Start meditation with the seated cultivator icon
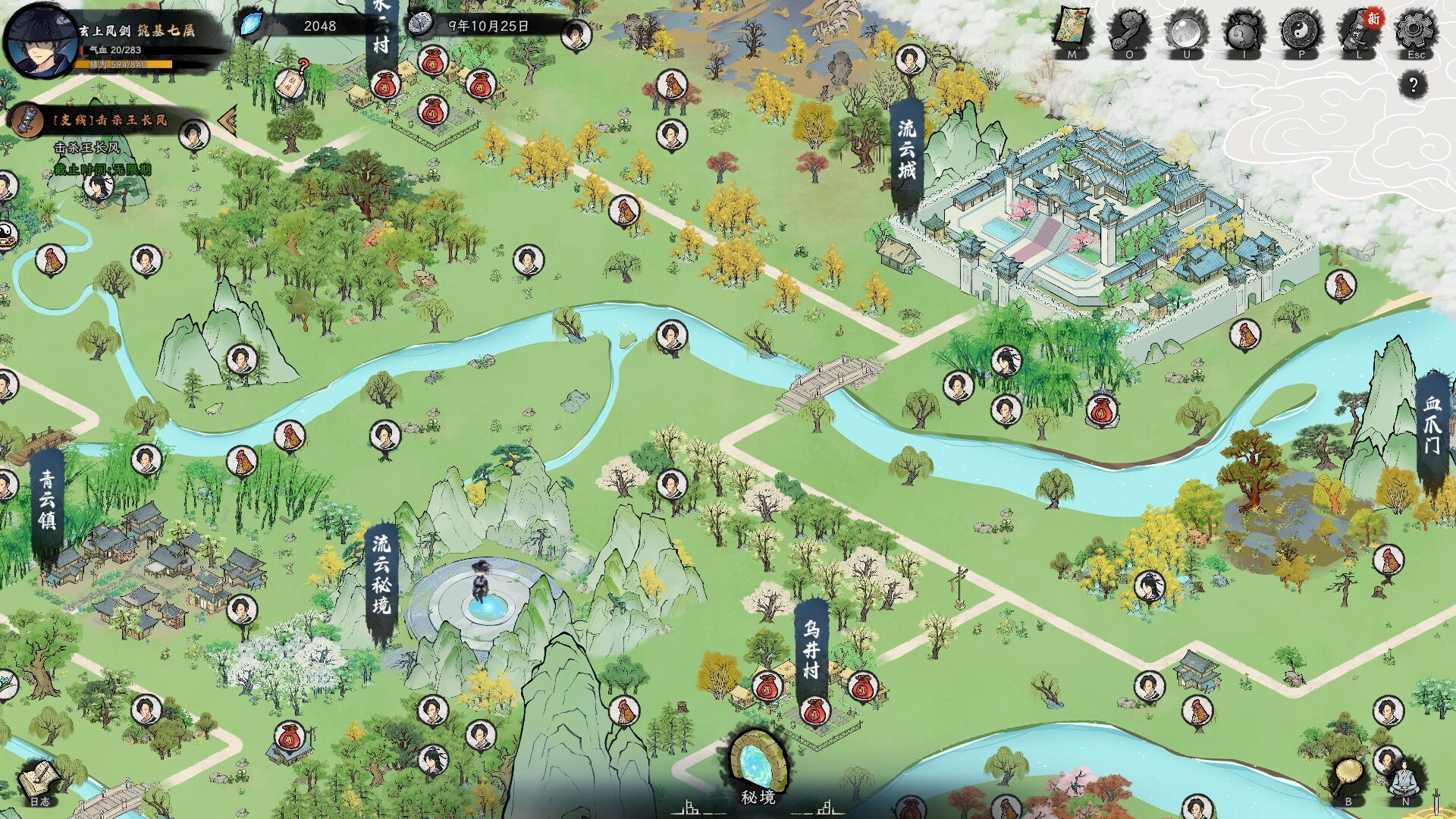Image resolution: width=1456 pixels, height=819 pixels. (x=1404, y=777)
